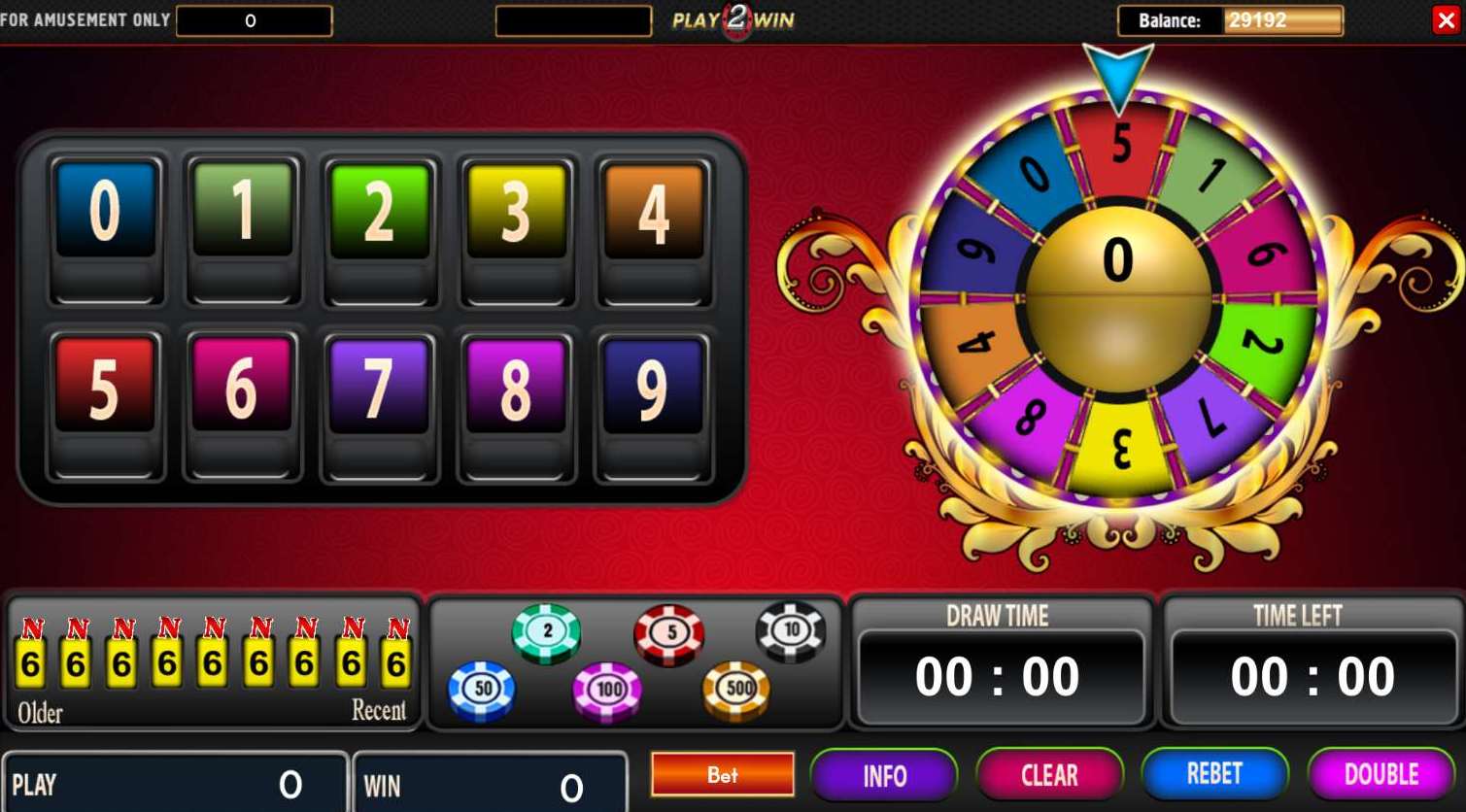The width and height of the screenshot is (1466, 812).
Task: Bet on the blue number 0 tile
Action: (106, 210)
